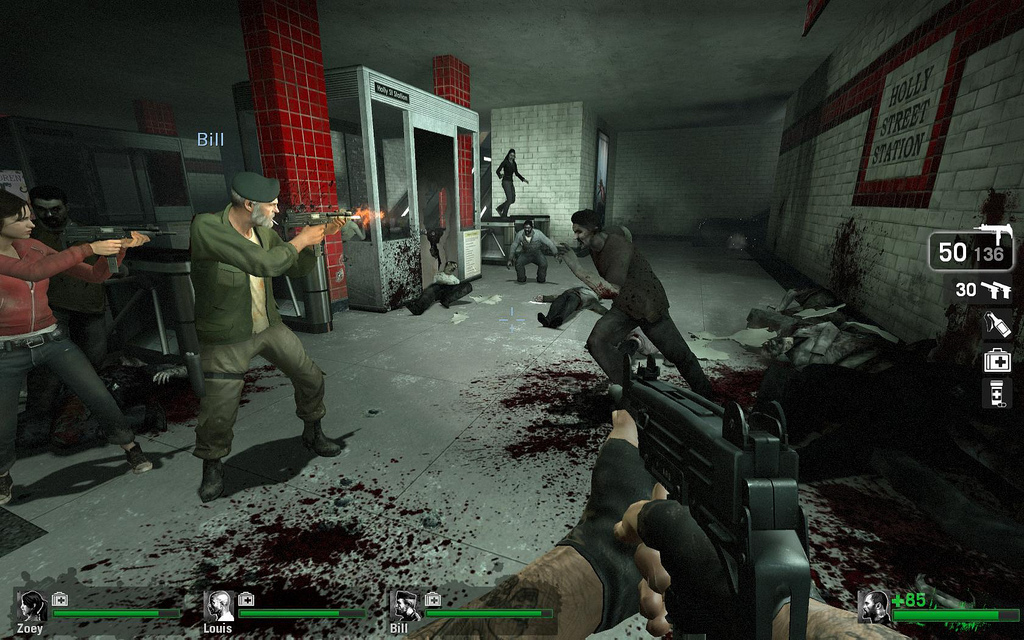Click Bill's teammate portrait in the HUD
The width and height of the screenshot is (1024, 640).
405,605
